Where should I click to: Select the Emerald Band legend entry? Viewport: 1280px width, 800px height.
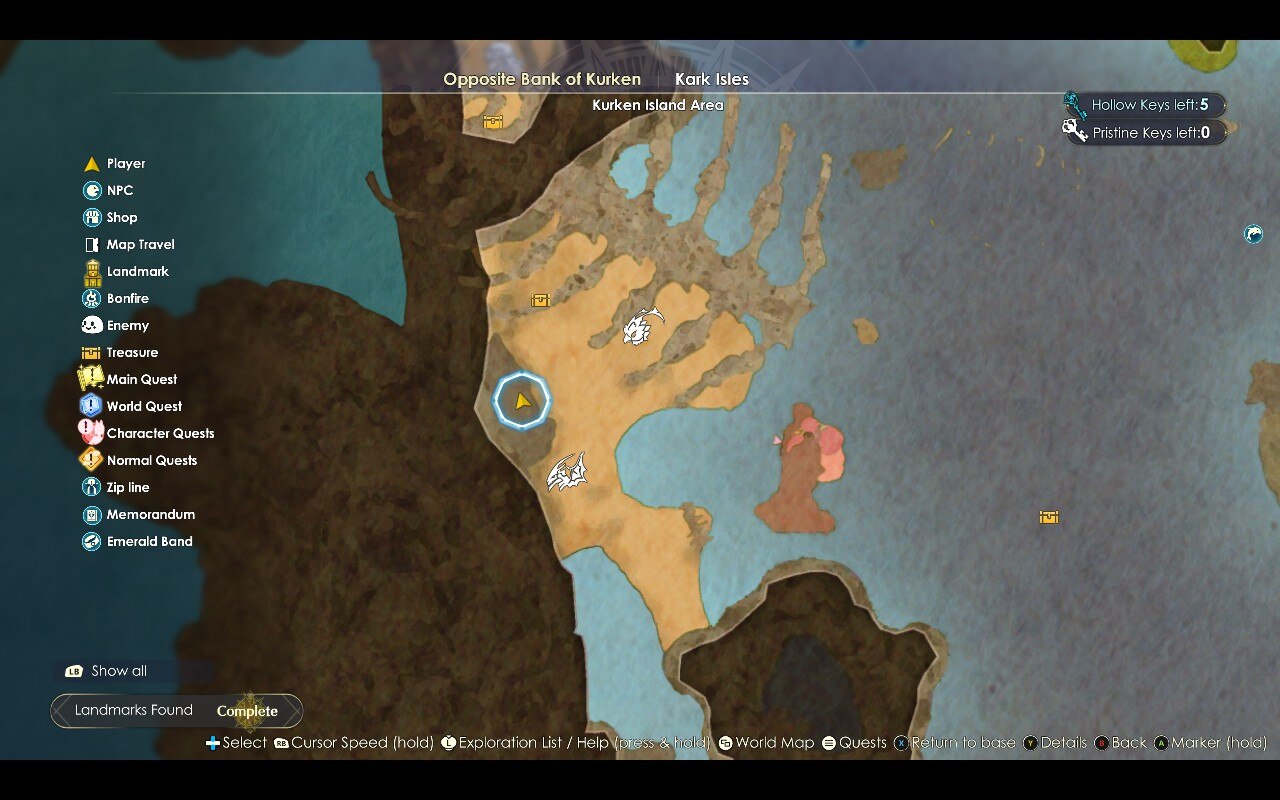(149, 541)
